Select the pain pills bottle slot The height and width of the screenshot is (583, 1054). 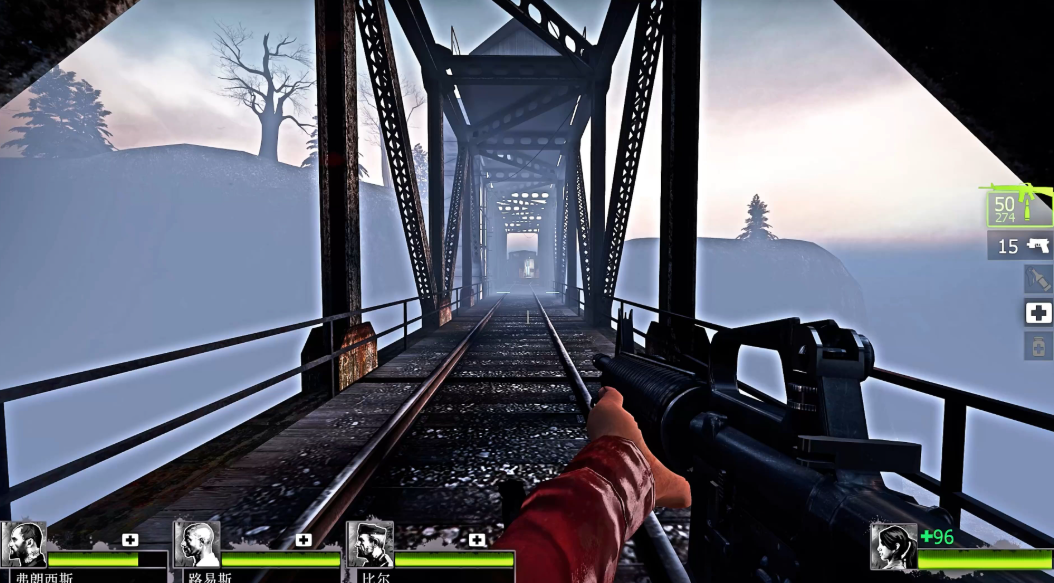tap(1038, 346)
